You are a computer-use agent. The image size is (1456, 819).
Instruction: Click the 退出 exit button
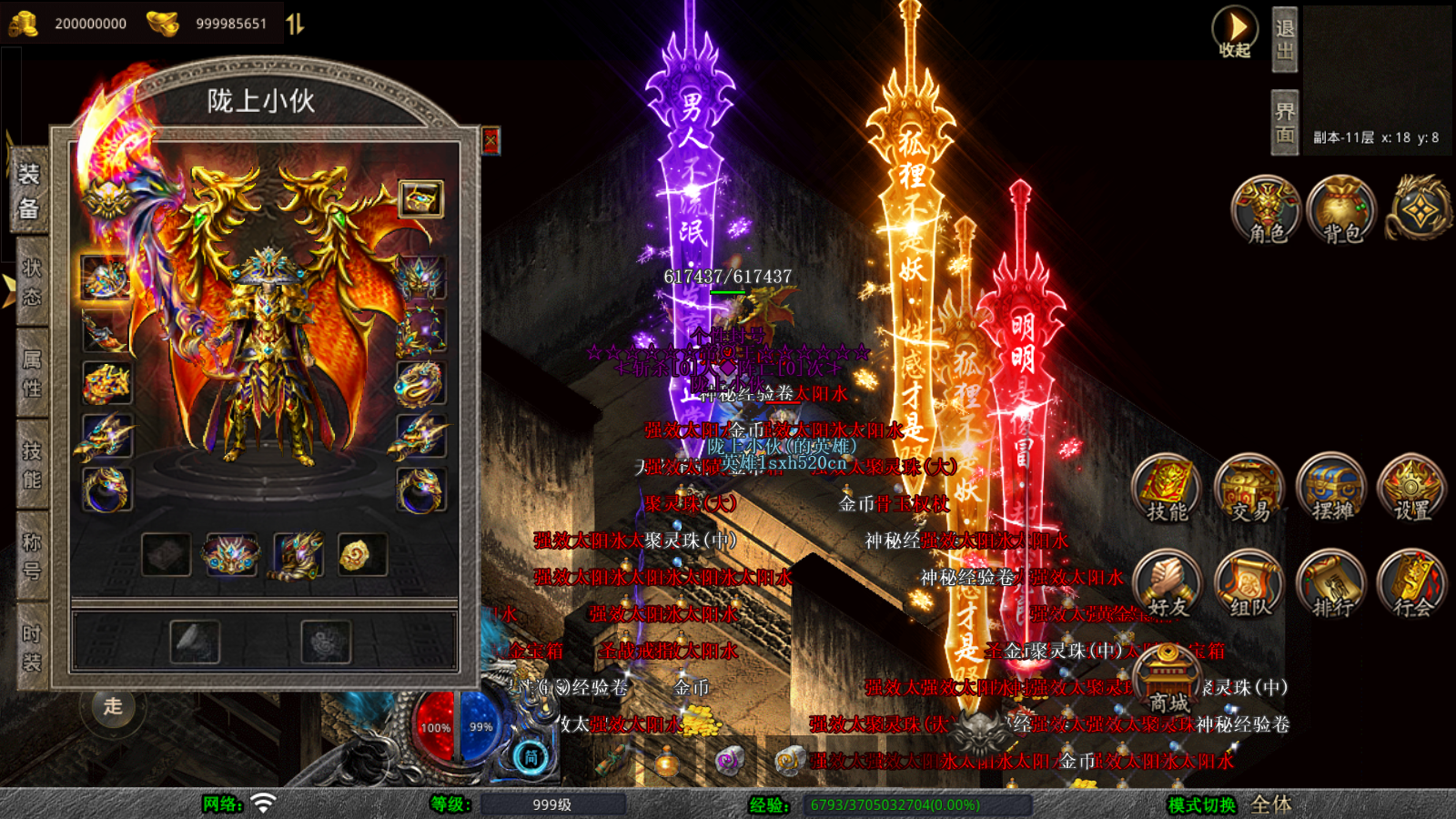click(x=1284, y=40)
